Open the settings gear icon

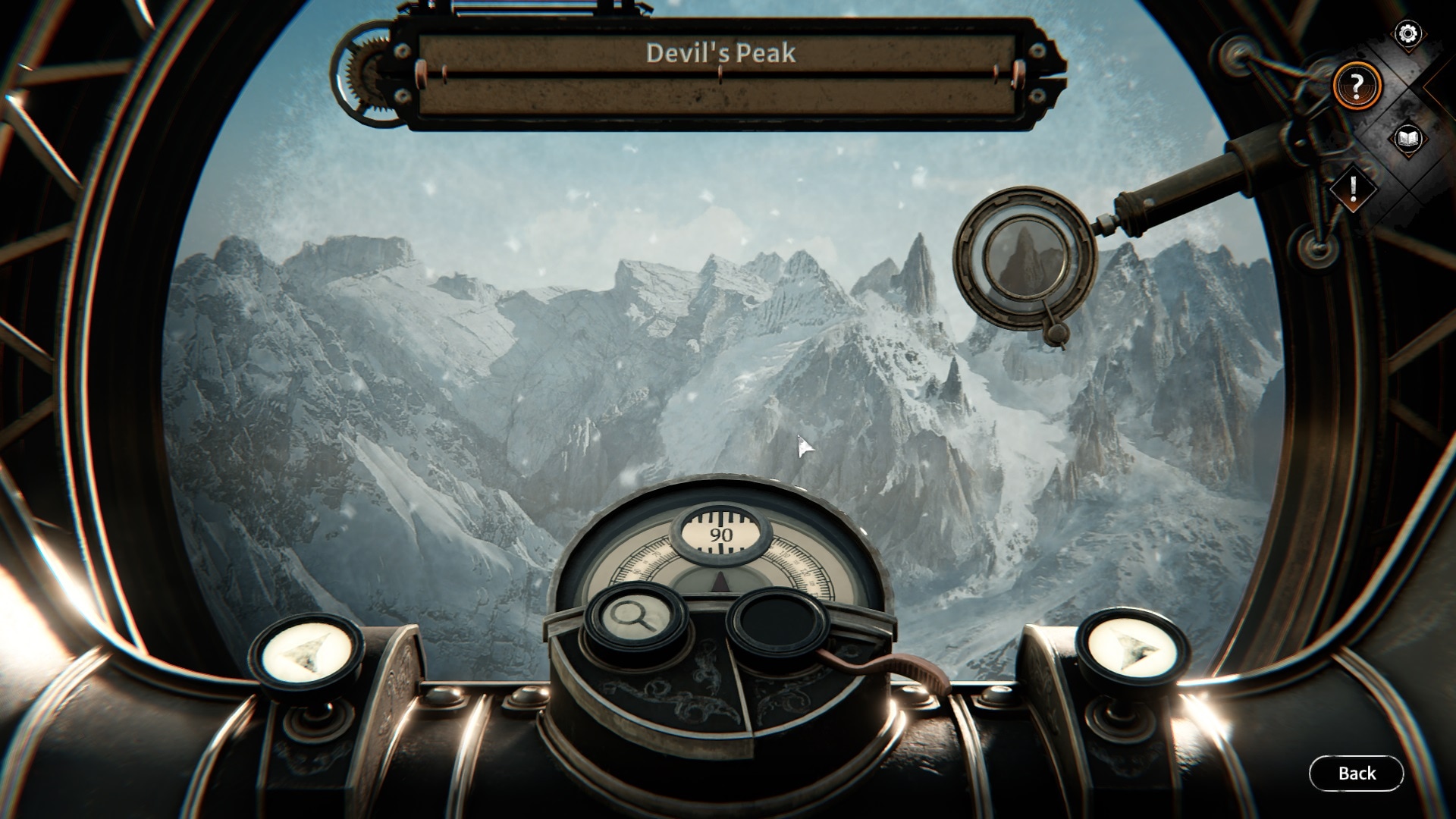[x=1410, y=33]
